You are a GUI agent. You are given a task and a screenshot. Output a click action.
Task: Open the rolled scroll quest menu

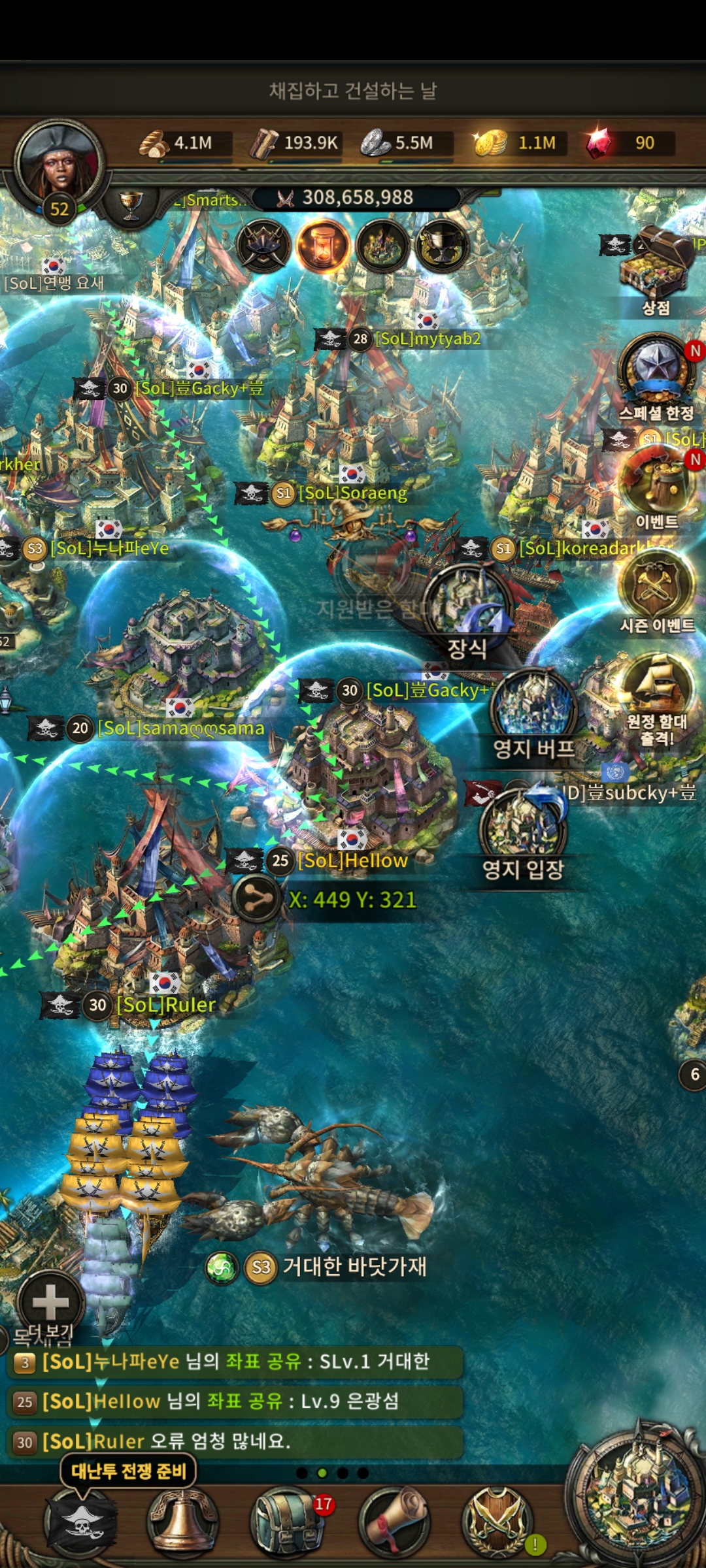click(x=394, y=1521)
